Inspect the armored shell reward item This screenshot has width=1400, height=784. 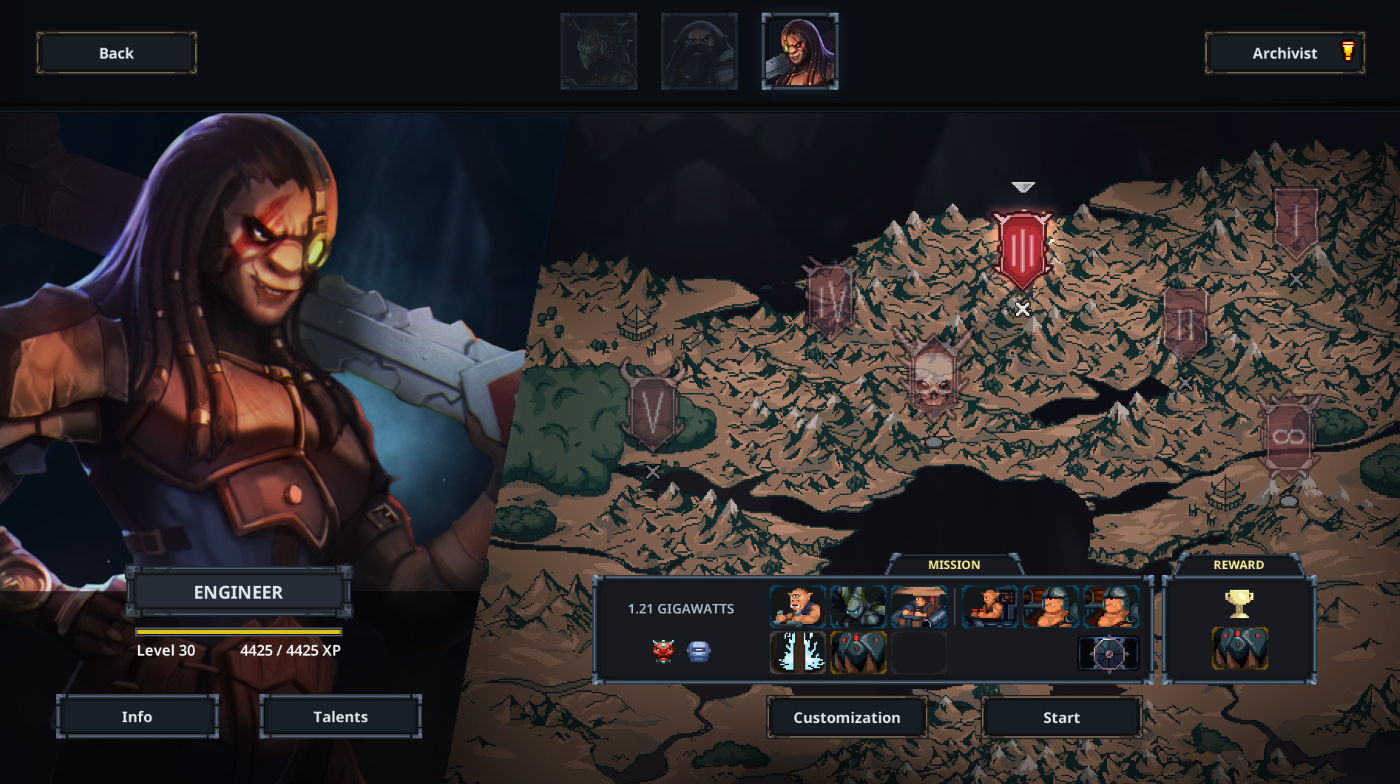[1240, 649]
